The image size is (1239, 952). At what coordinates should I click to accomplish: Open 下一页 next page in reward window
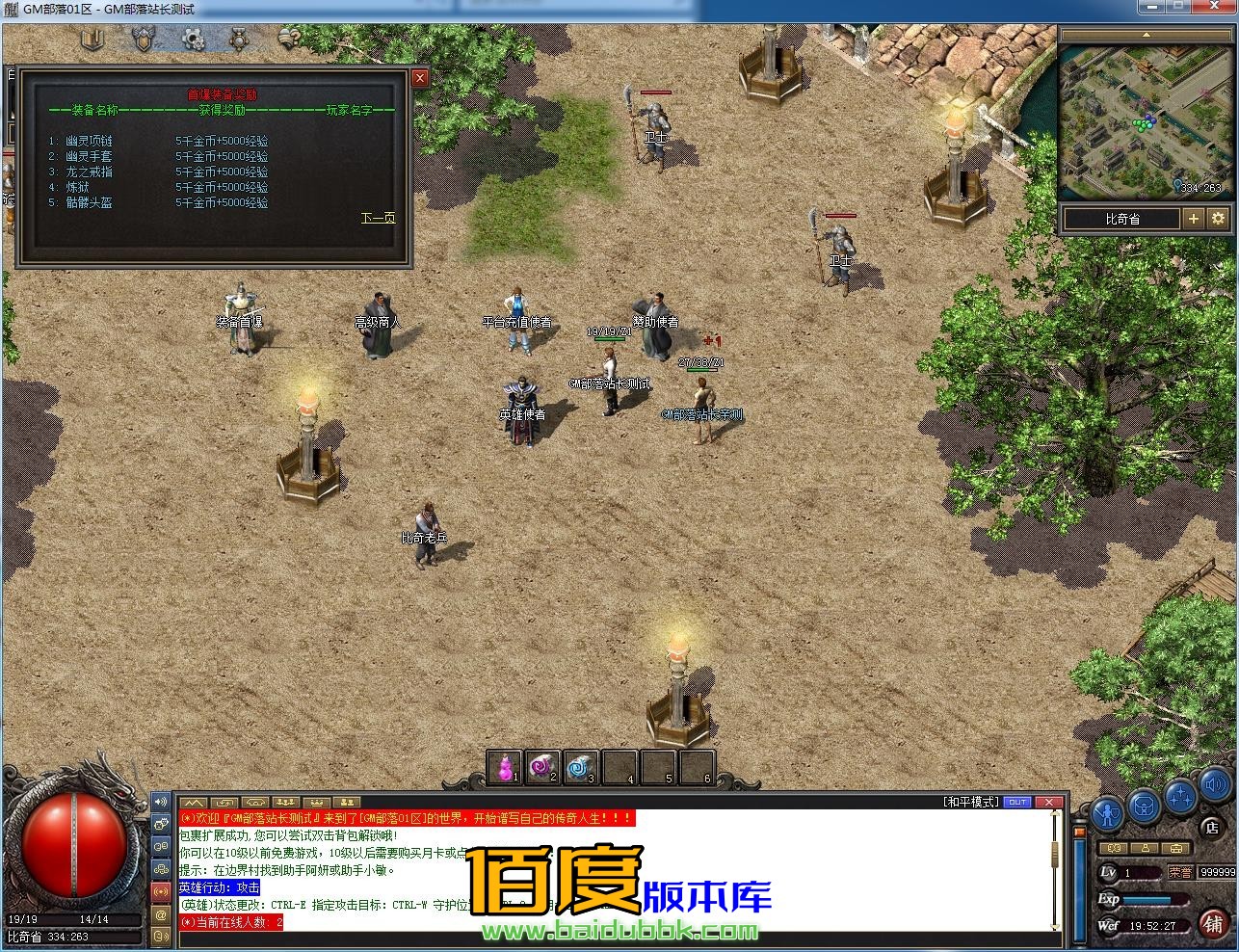click(381, 219)
